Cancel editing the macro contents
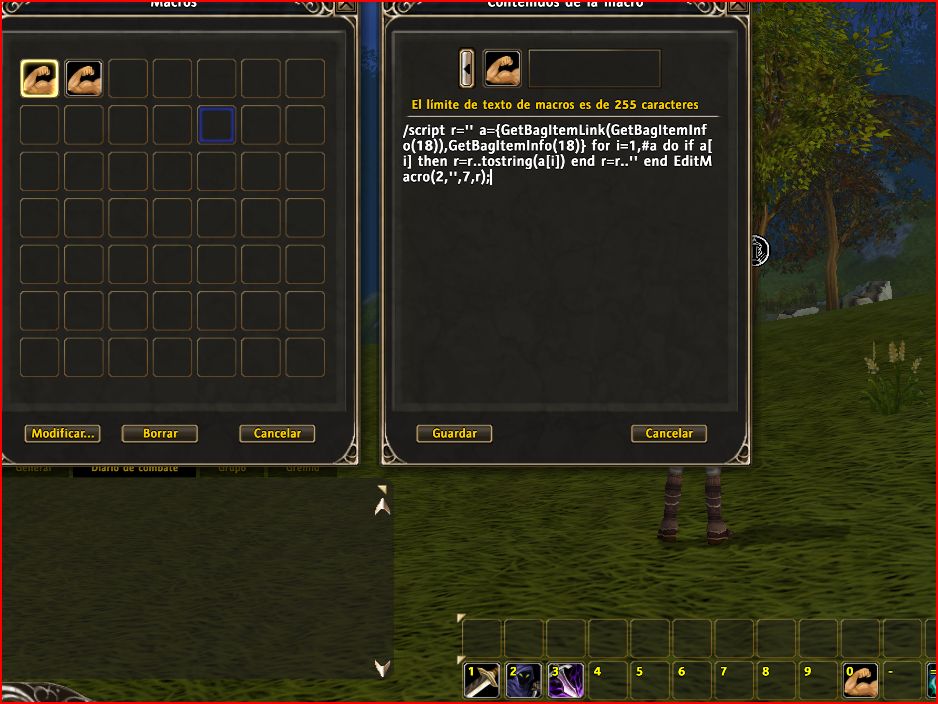The image size is (938, 704). coord(669,434)
